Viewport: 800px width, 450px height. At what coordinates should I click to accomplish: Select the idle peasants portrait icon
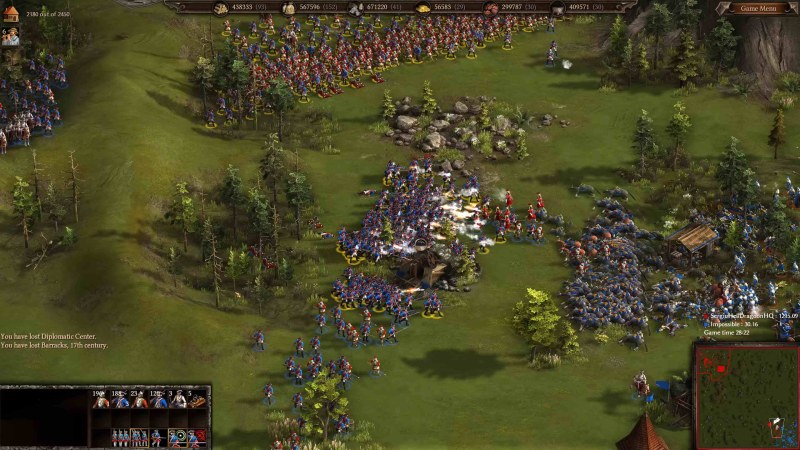click(x=11, y=36)
